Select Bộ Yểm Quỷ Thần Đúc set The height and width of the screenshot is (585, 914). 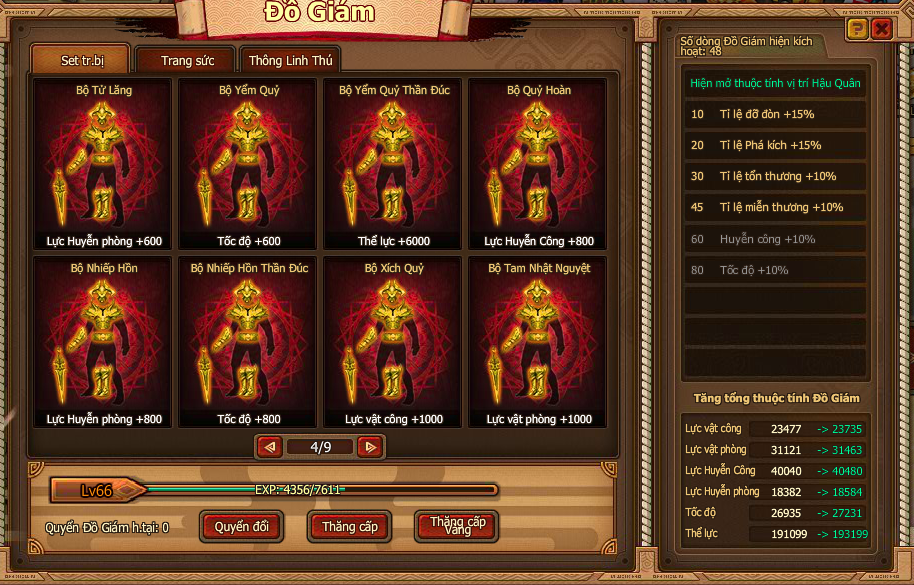pos(393,164)
